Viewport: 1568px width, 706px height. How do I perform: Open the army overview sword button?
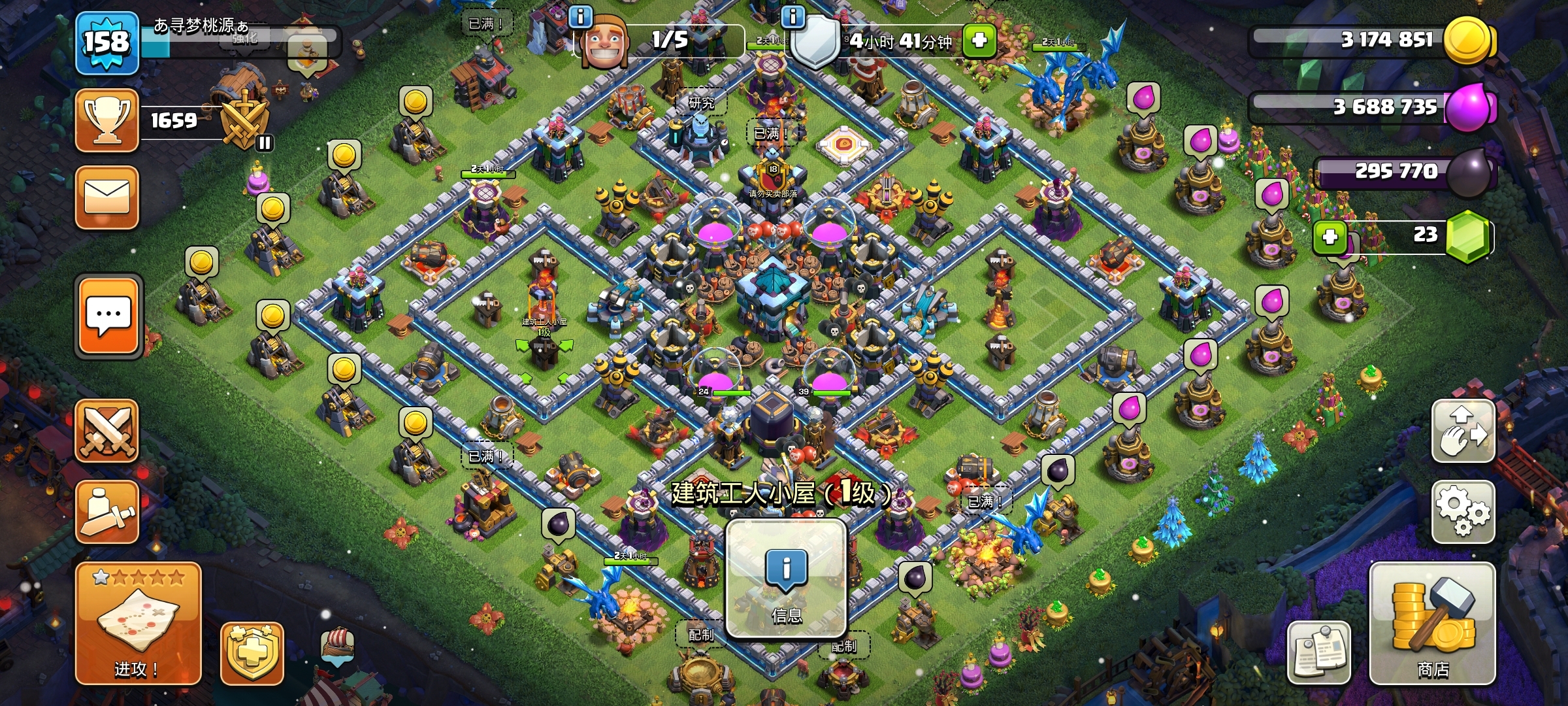click(x=107, y=512)
